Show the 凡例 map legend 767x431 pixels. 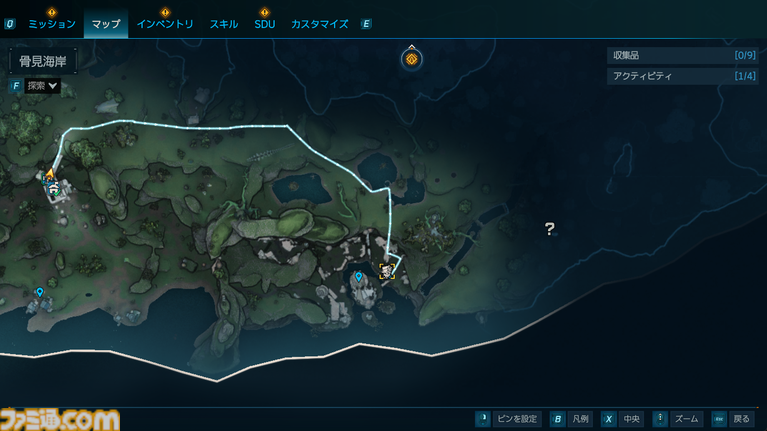pos(570,418)
